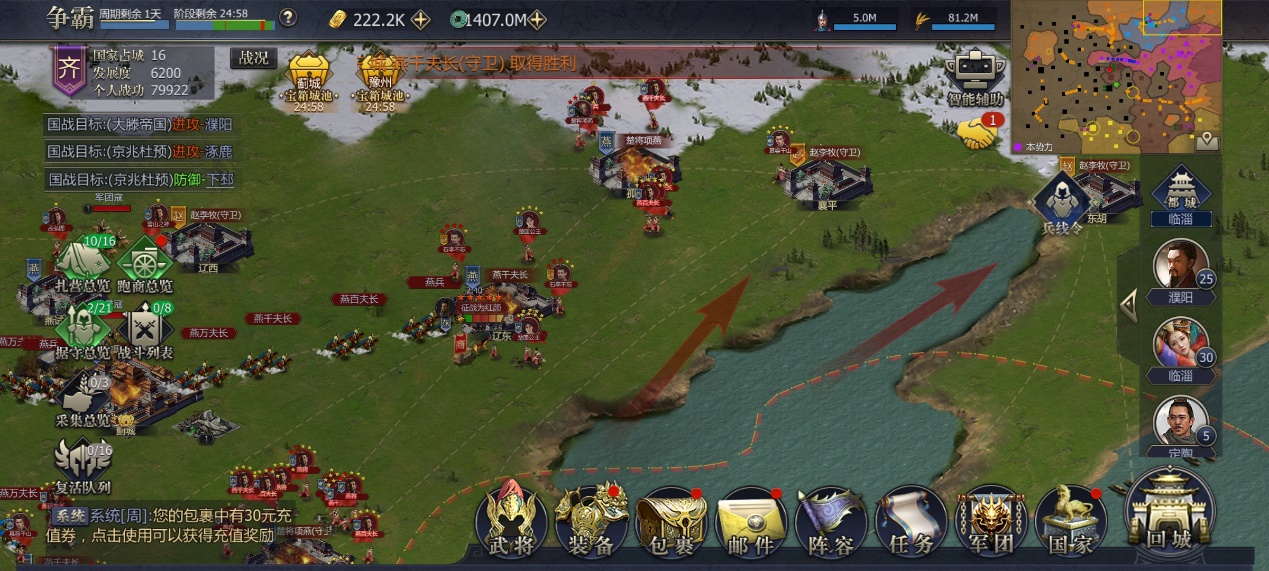Select the 兵线令 hooded token icon

(x=1062, y=201)
